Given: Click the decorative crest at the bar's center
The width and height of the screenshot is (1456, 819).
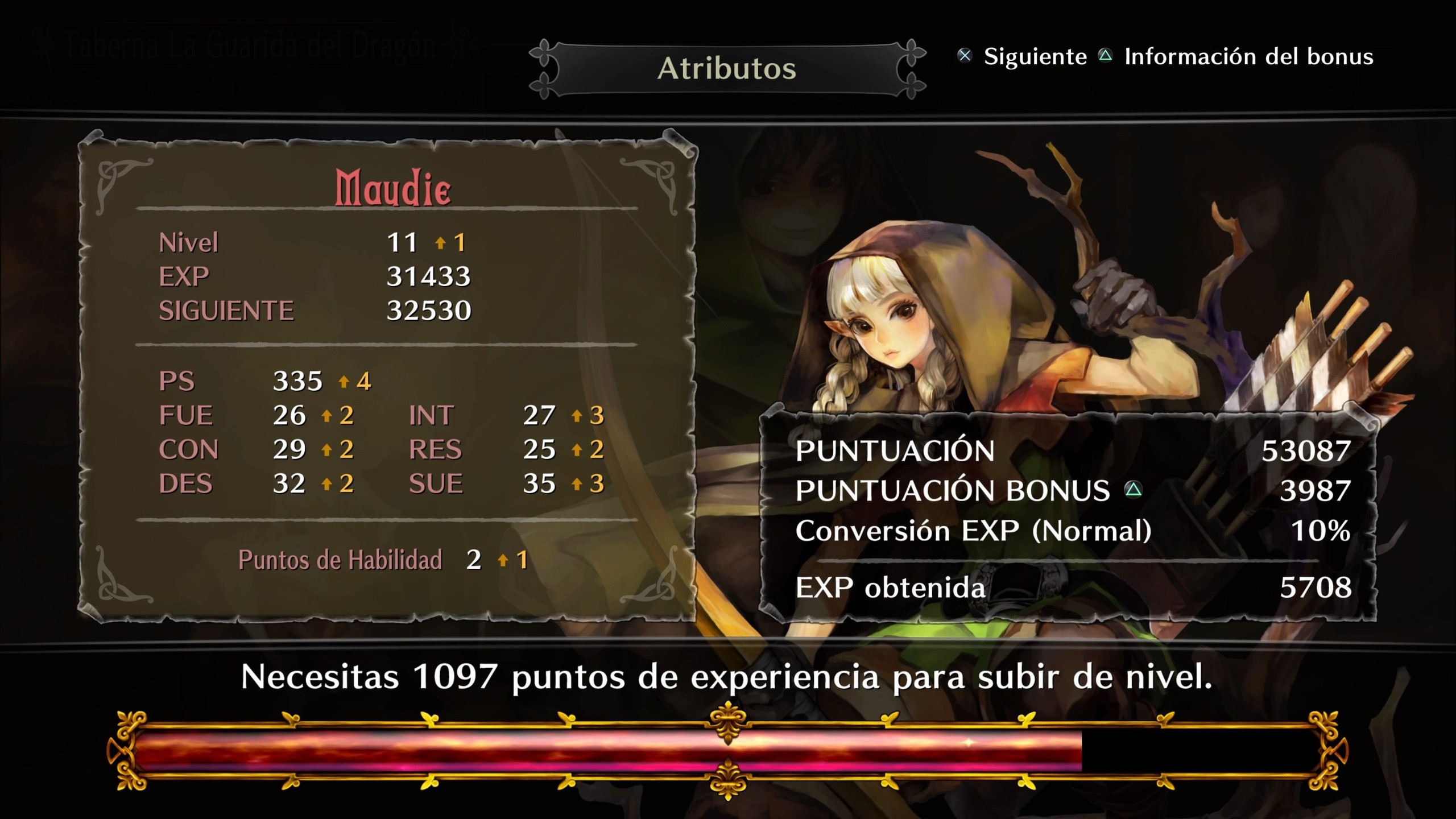Looking at the screenshot, I should [x=727, y=751].
